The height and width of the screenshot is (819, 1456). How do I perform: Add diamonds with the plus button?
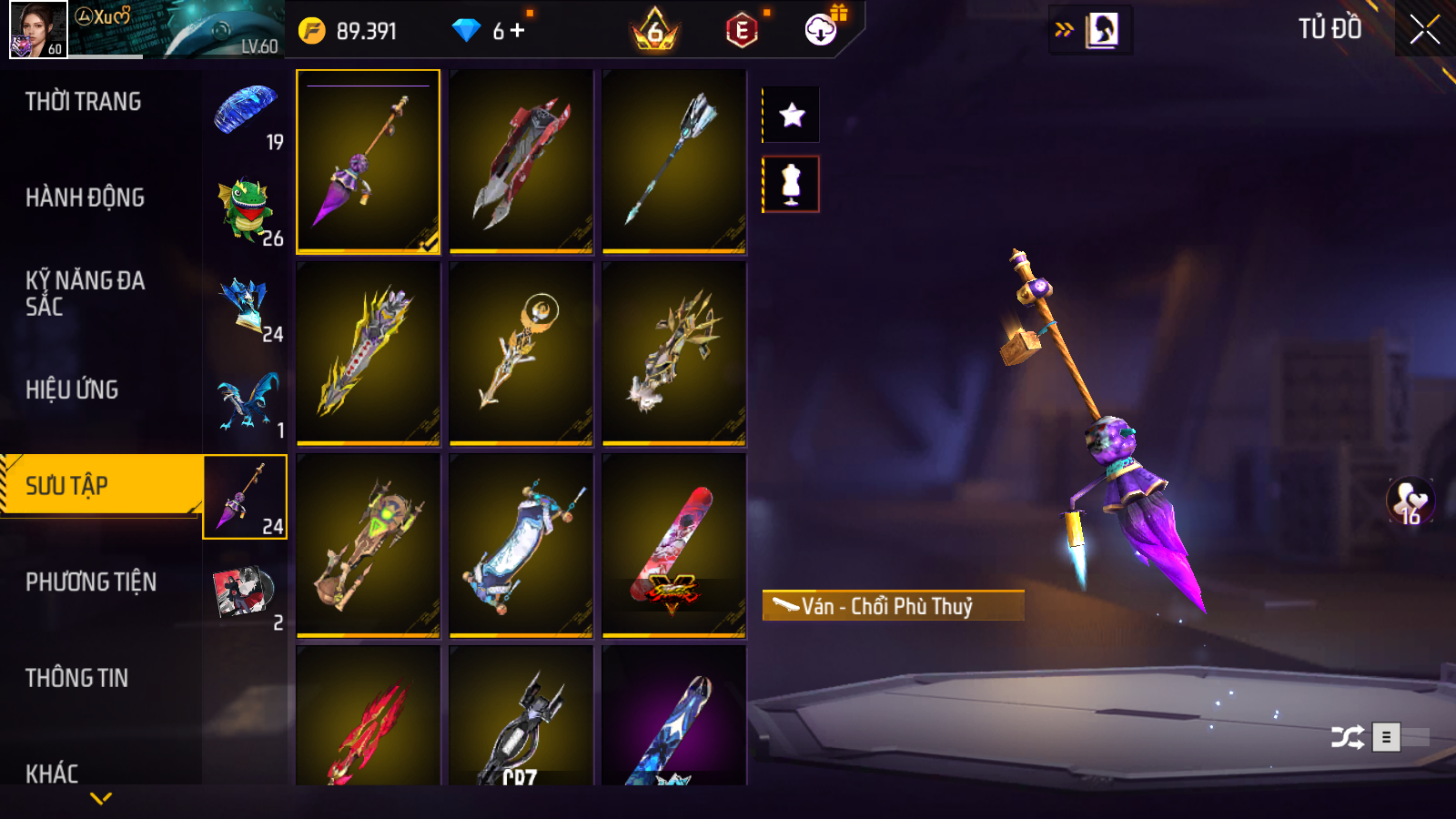[518, 31]
